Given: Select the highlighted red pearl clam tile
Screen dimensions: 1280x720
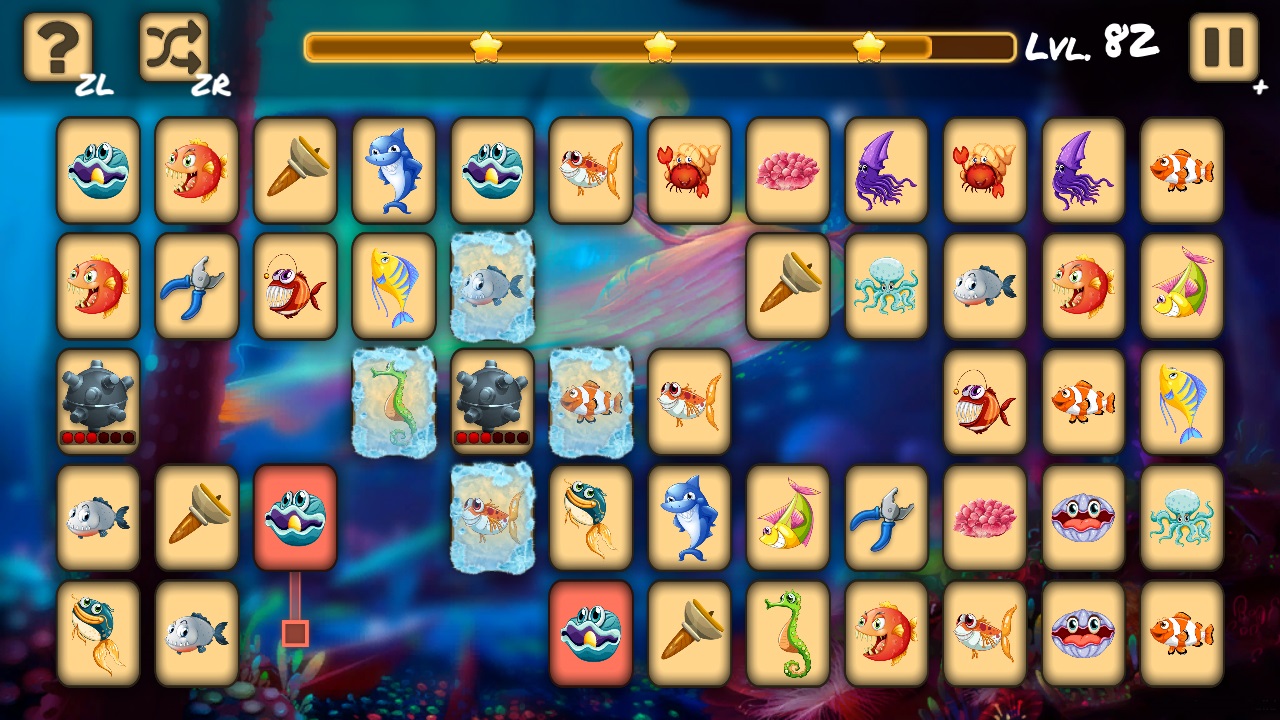Looking at the screenshot, I should coord(295,518).
